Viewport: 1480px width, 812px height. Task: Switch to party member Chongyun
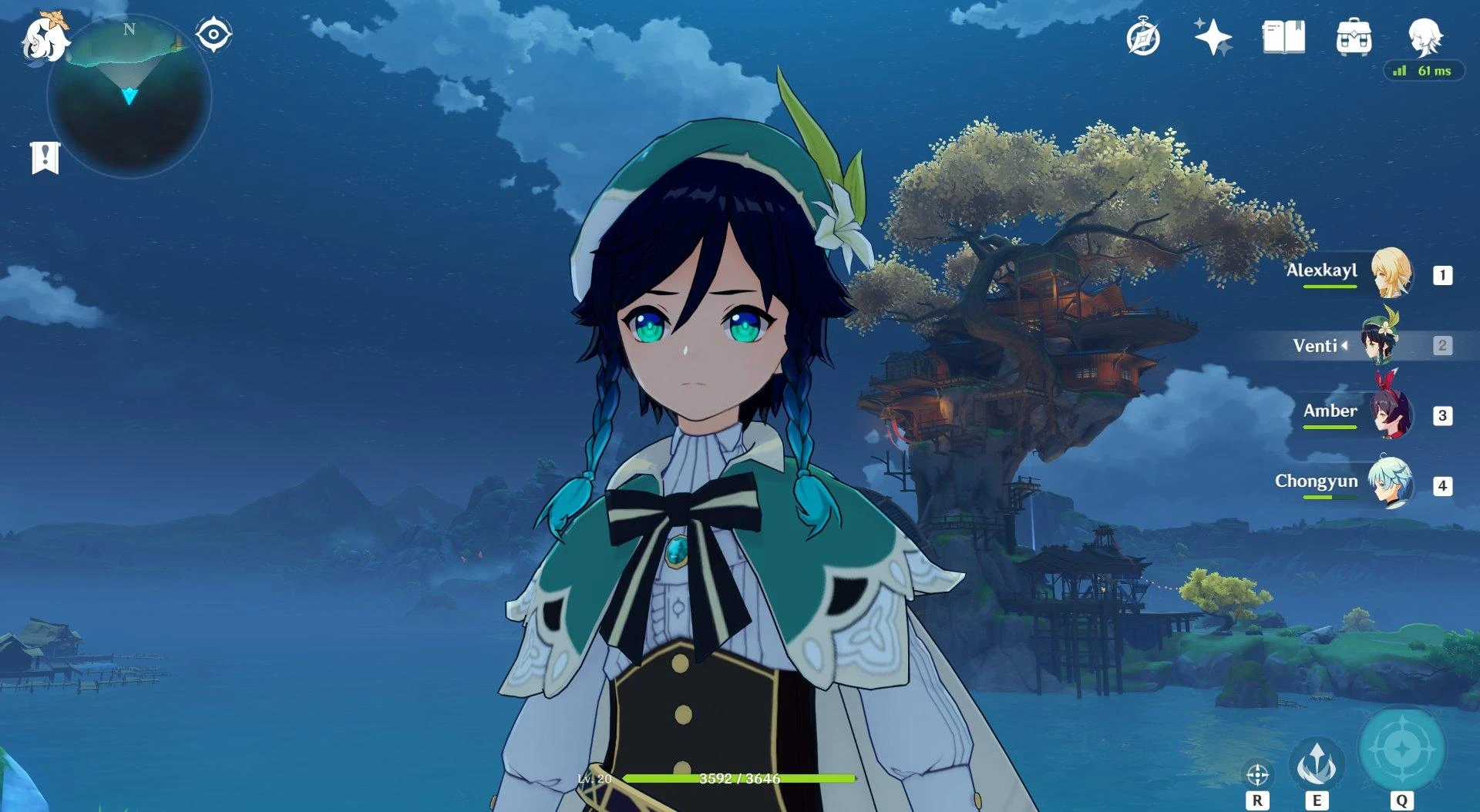click(1391, 485)
